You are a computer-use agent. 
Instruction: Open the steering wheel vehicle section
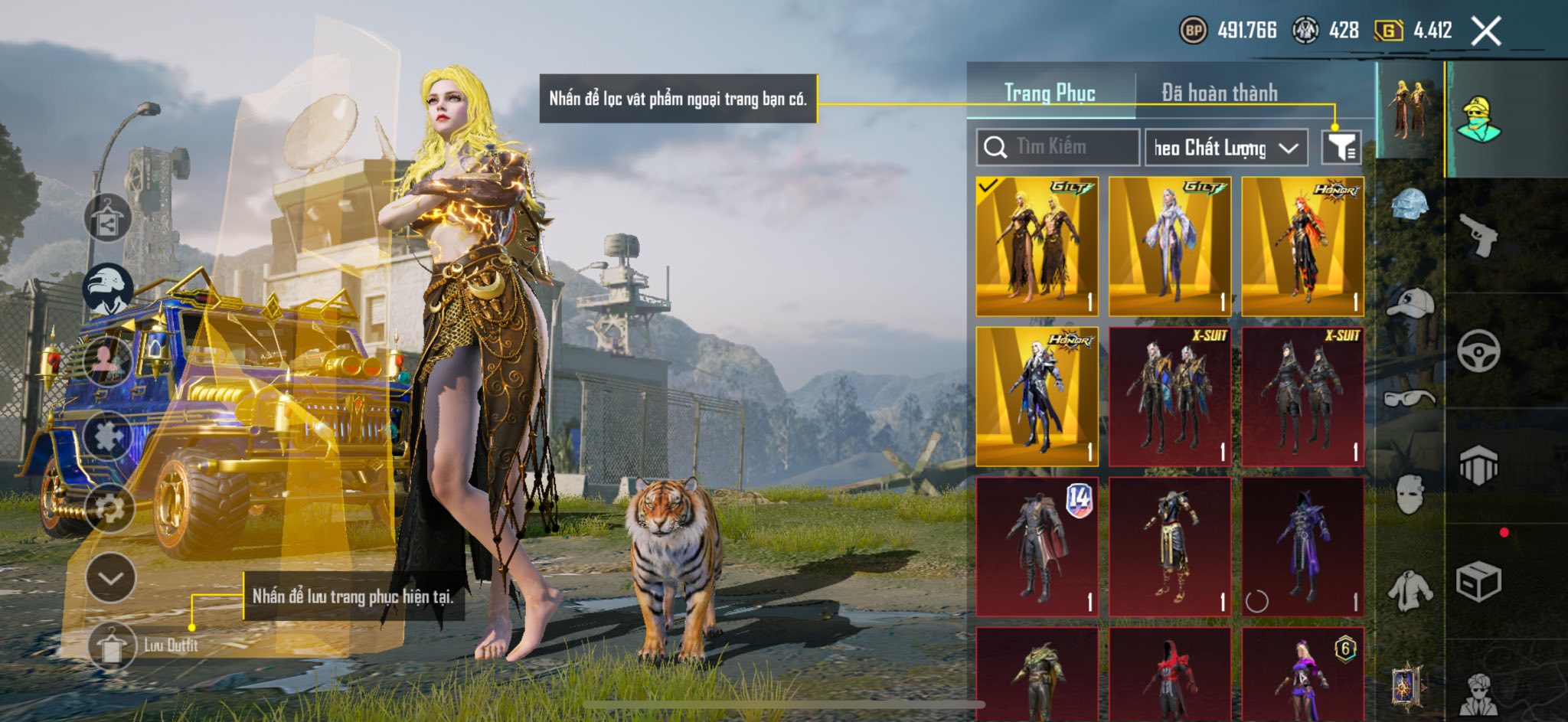(1478, 351)
